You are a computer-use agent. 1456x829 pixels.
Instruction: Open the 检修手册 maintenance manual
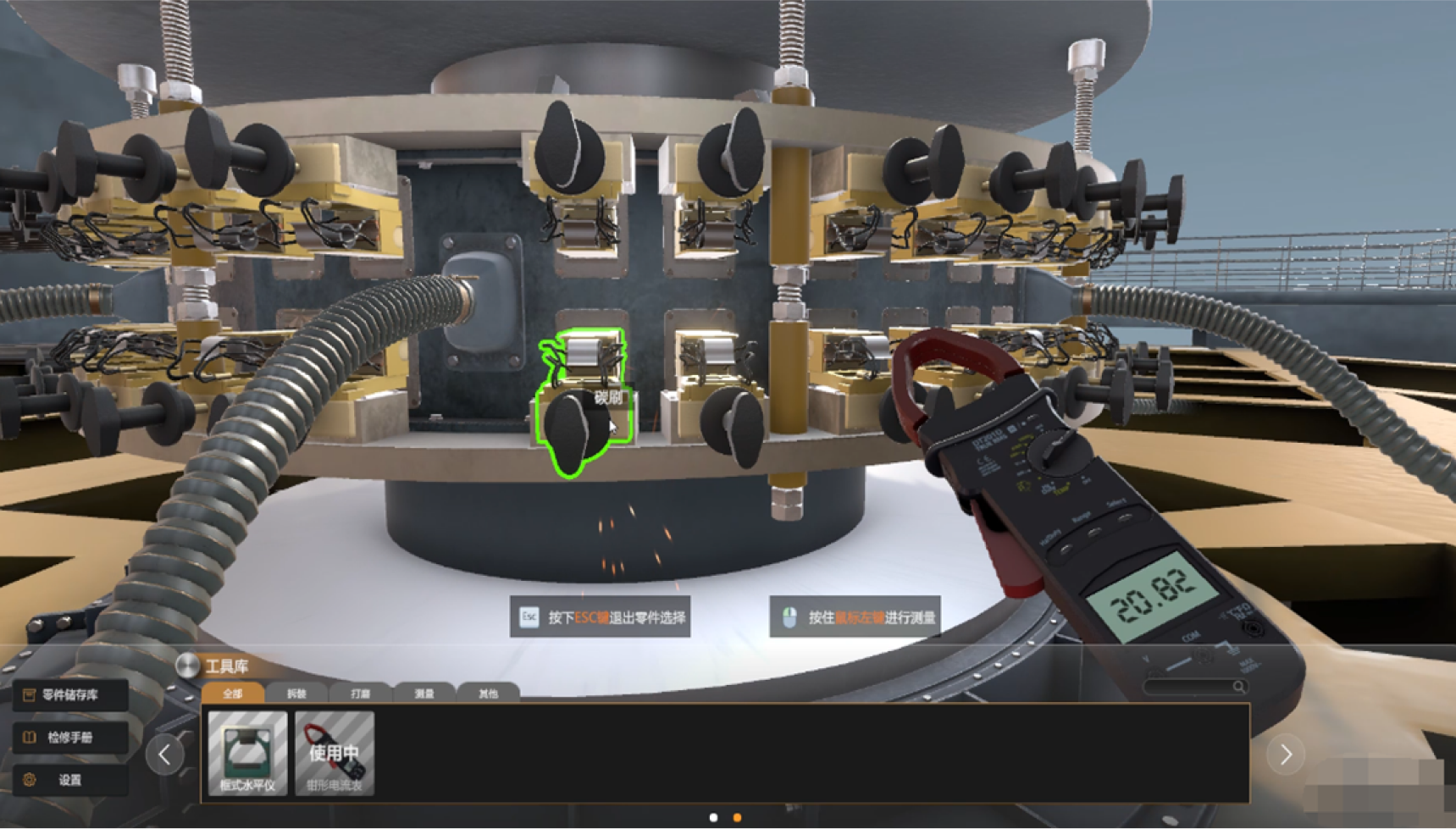click(x=70, y=738)
